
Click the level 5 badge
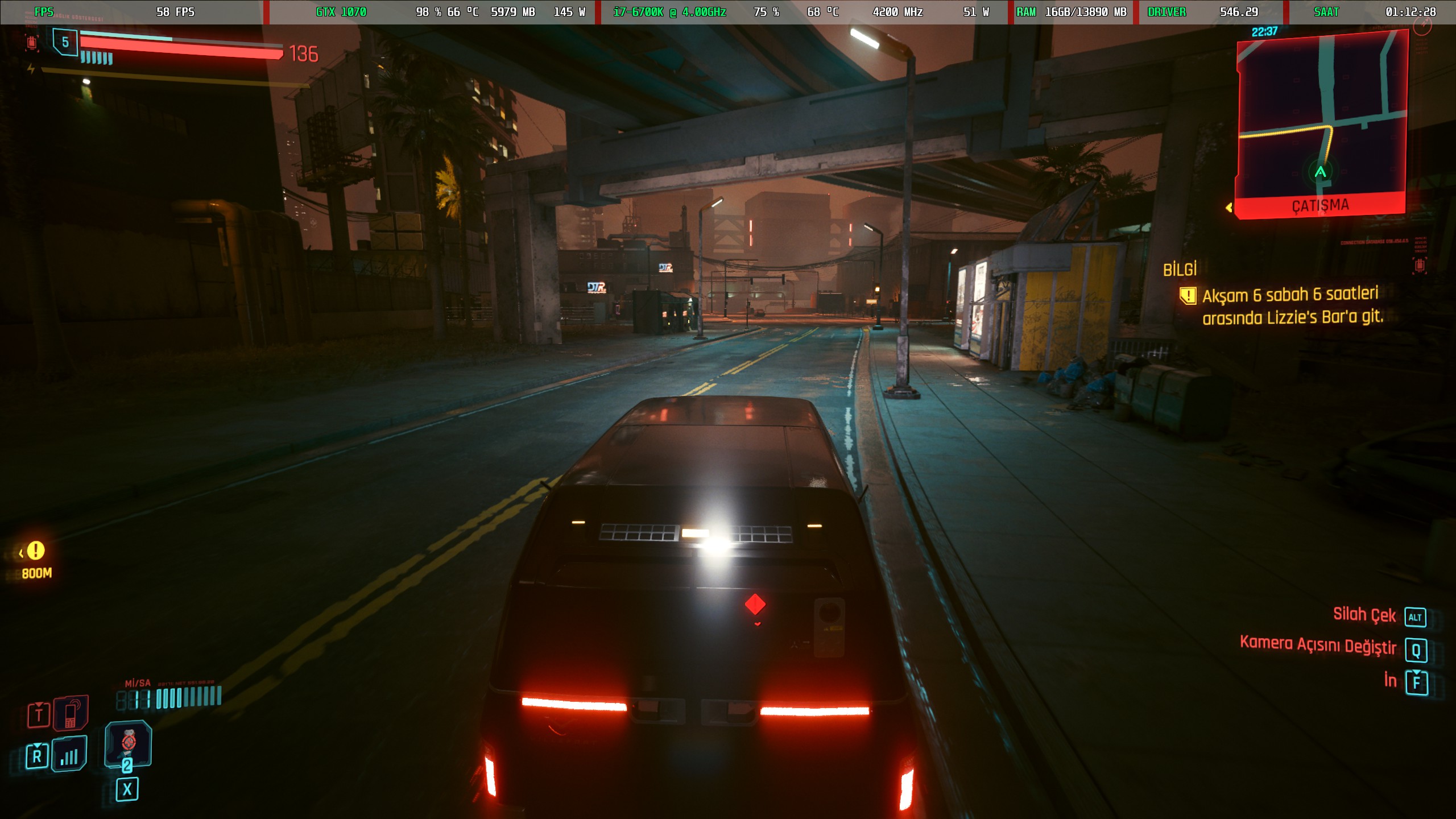[65, 42]
